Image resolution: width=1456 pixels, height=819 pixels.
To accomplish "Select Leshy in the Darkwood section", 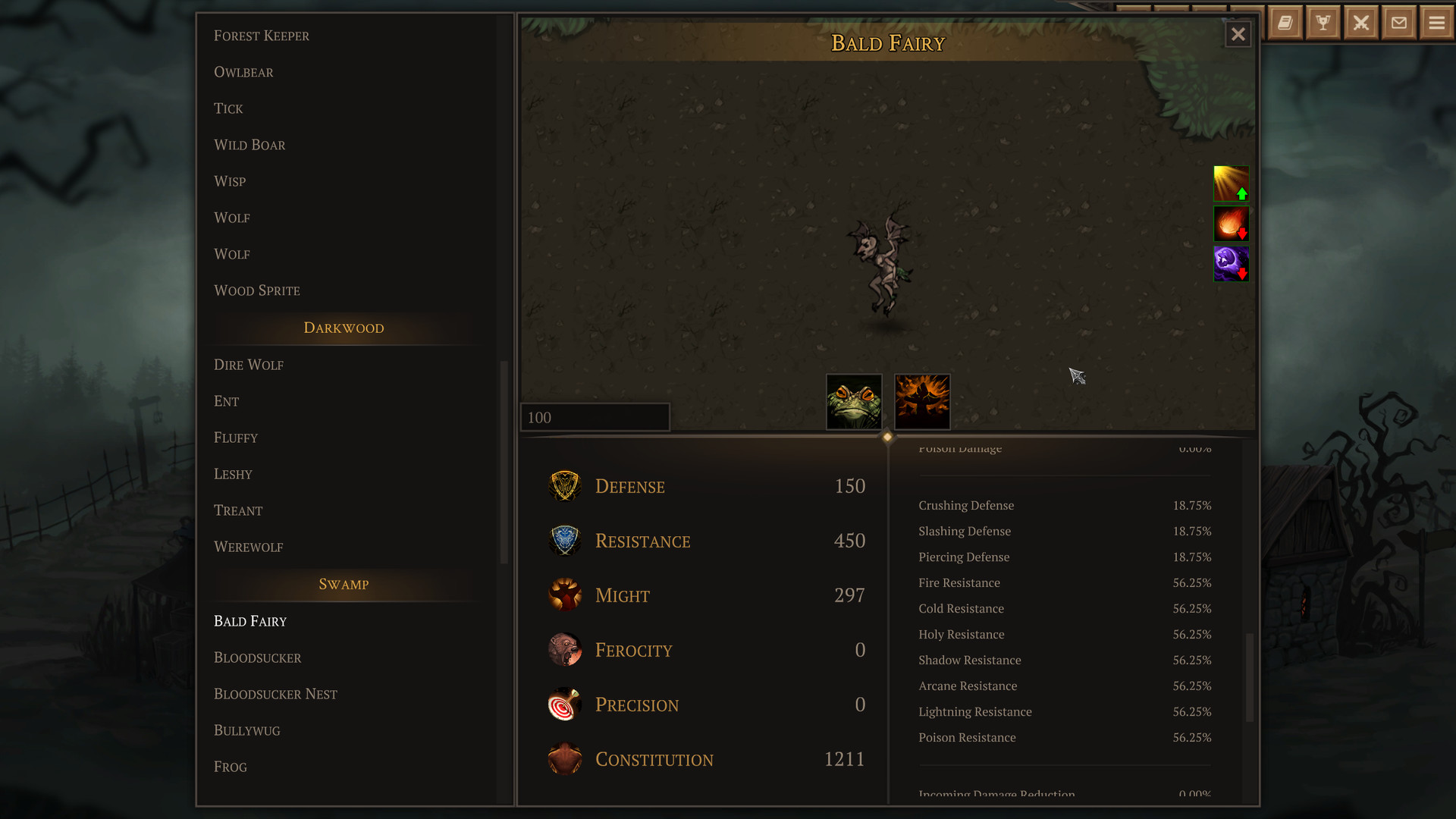I will [233, 474].
